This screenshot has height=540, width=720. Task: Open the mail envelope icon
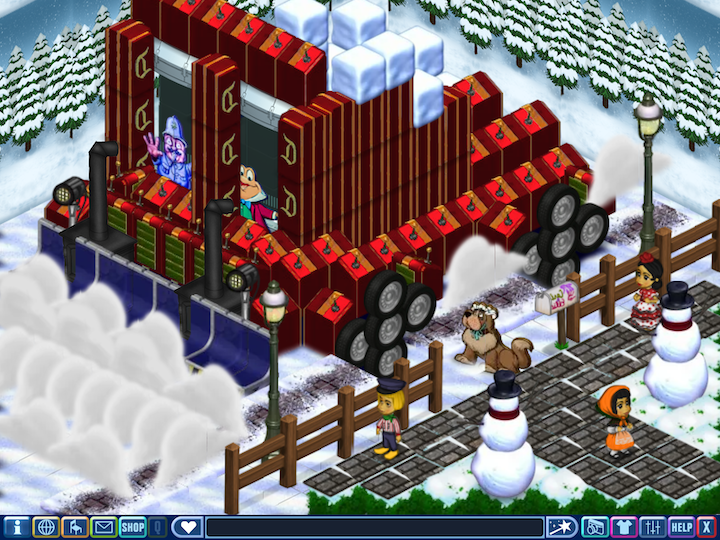(x=103, y=527)
